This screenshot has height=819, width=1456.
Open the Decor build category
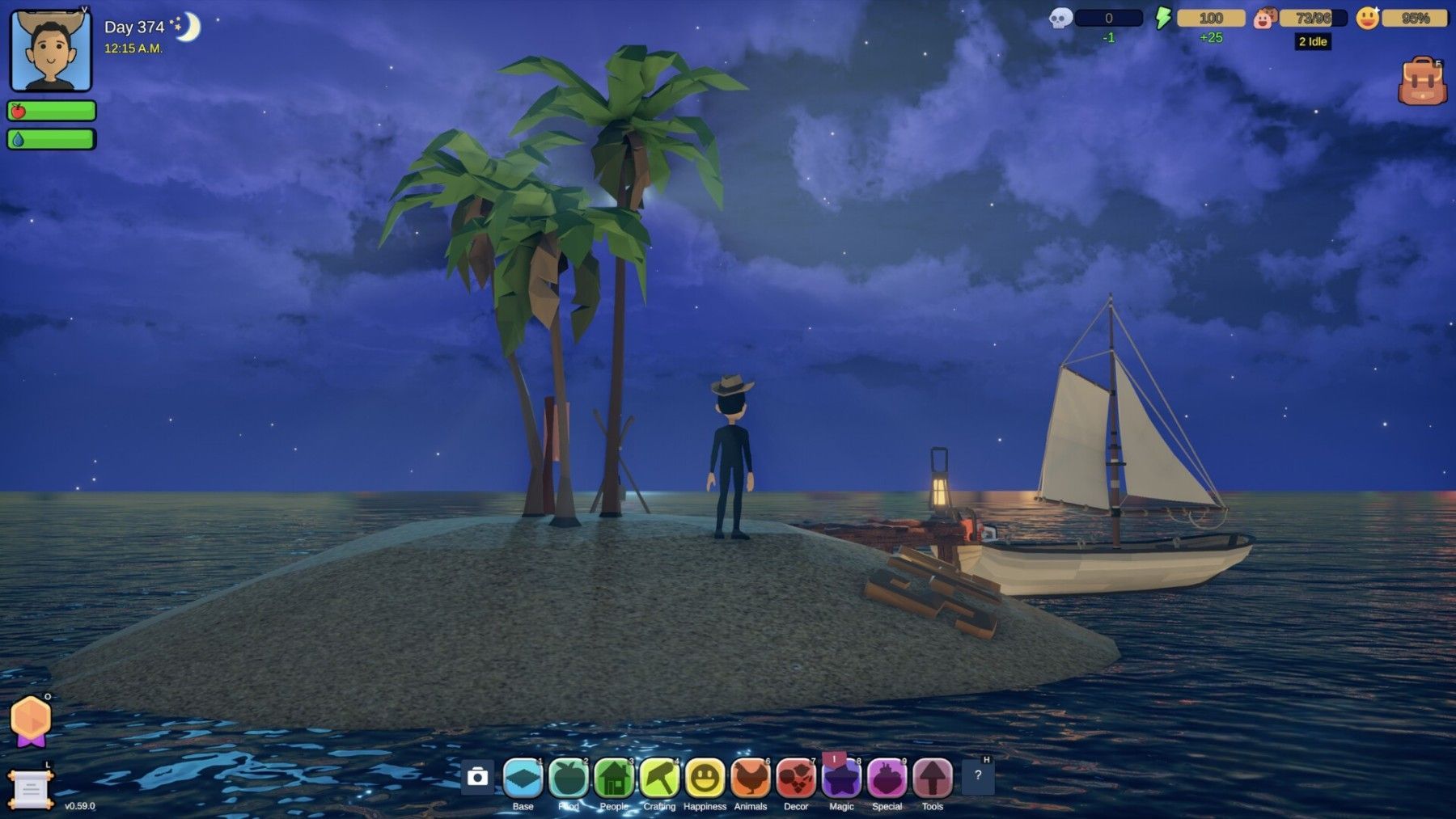(x=796, y=778)
